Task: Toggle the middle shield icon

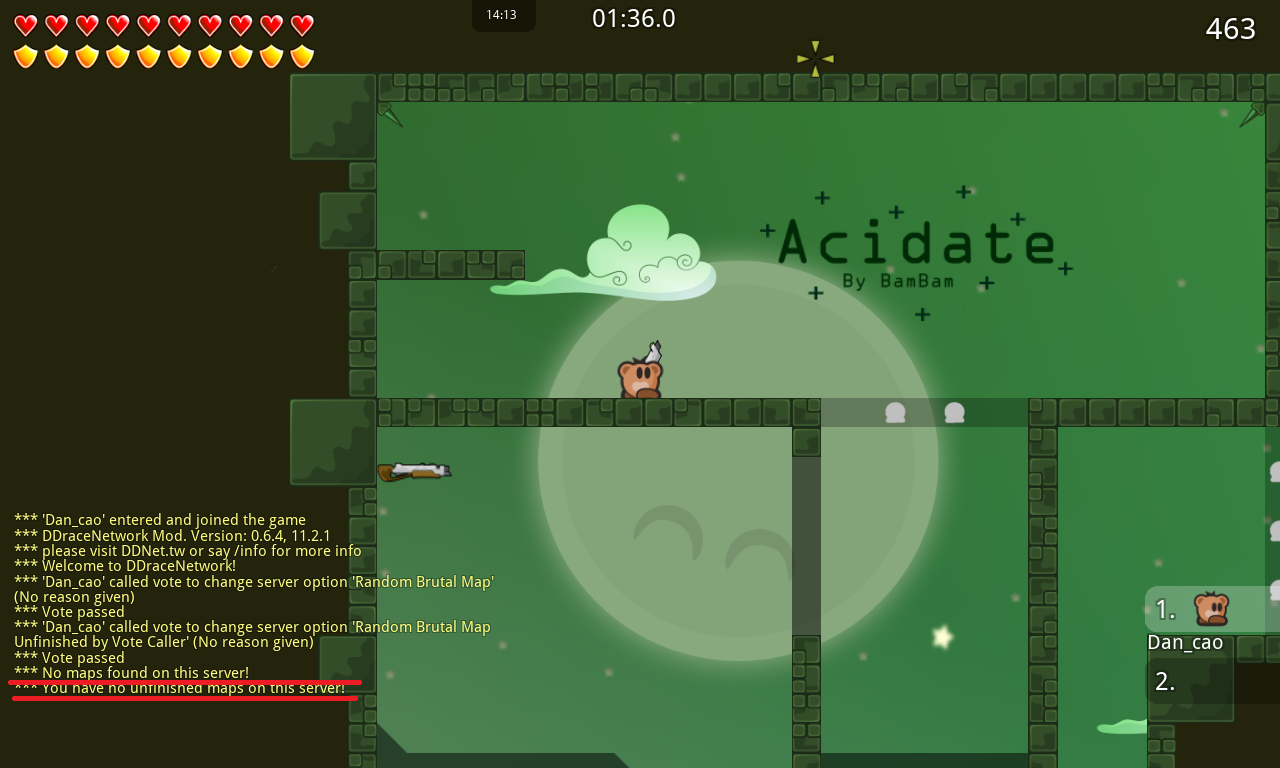Action: [x=163, y=56]
